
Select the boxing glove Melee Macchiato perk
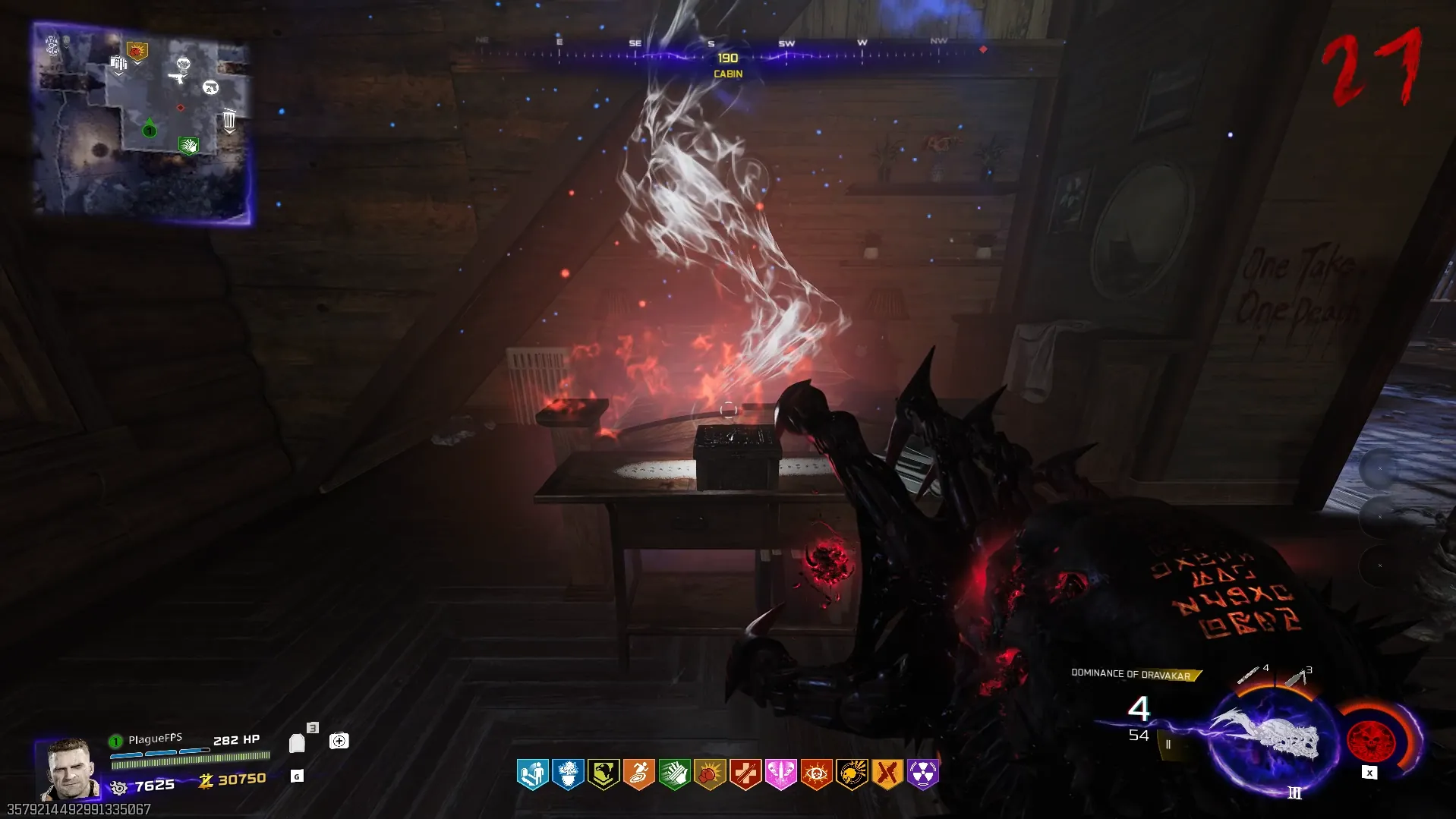[x=710, y=774]
